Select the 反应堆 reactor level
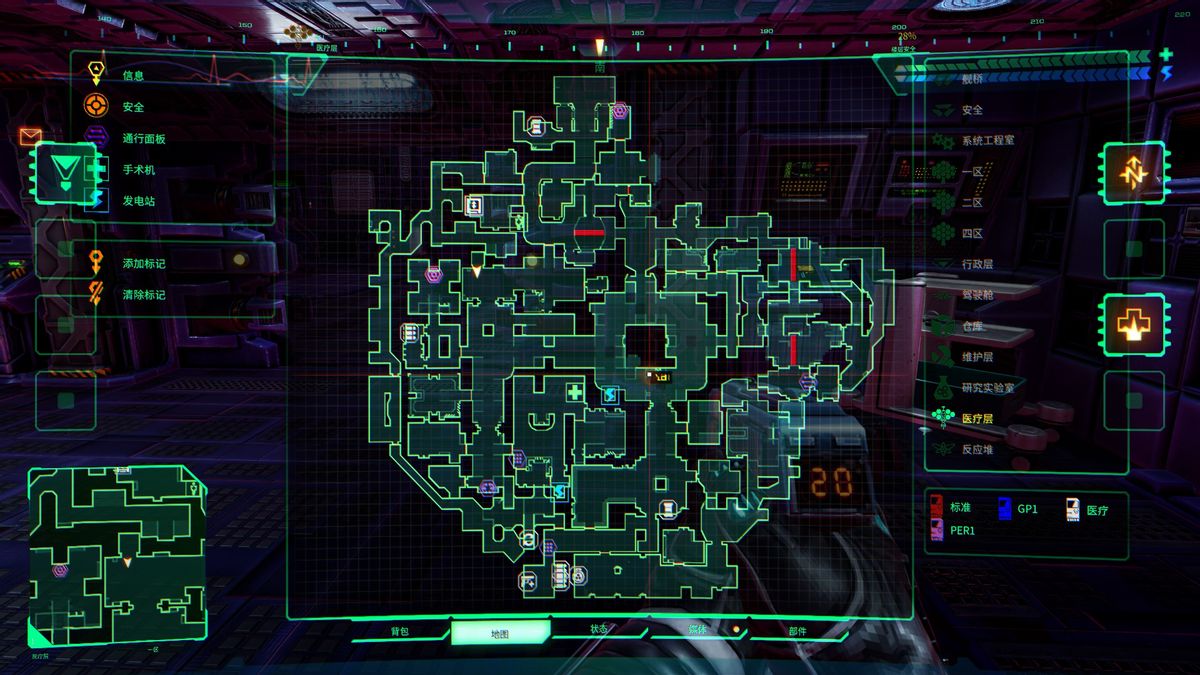This screenshot has height=675, width=1200. click(x=976, y=449)
